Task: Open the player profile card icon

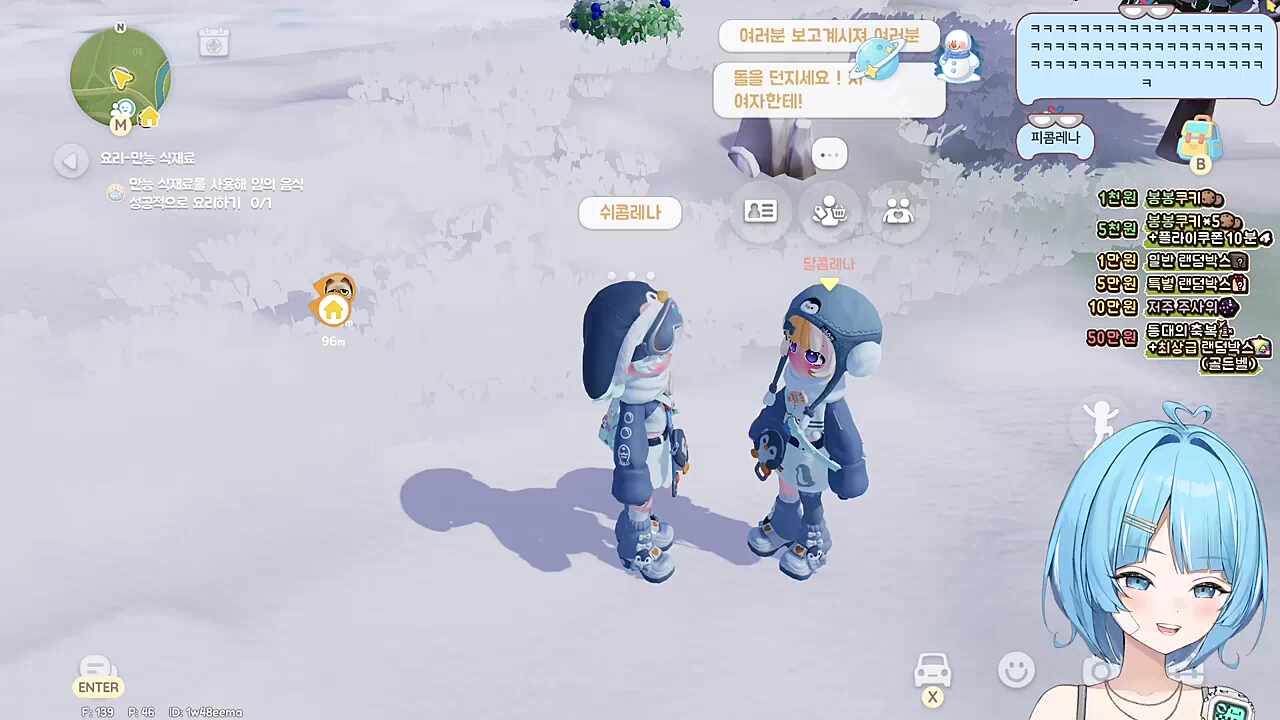Action: (x=761, y=211)
